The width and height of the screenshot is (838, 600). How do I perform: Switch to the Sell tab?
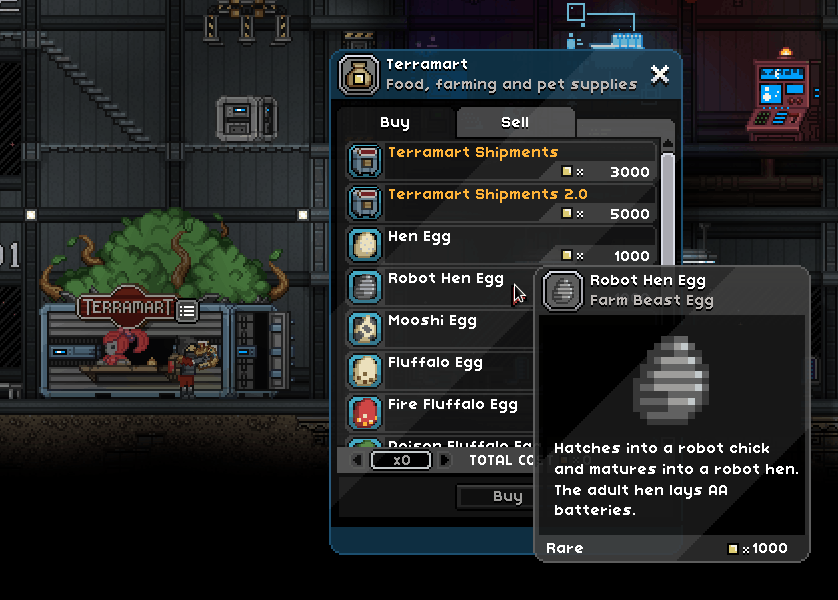515,122
